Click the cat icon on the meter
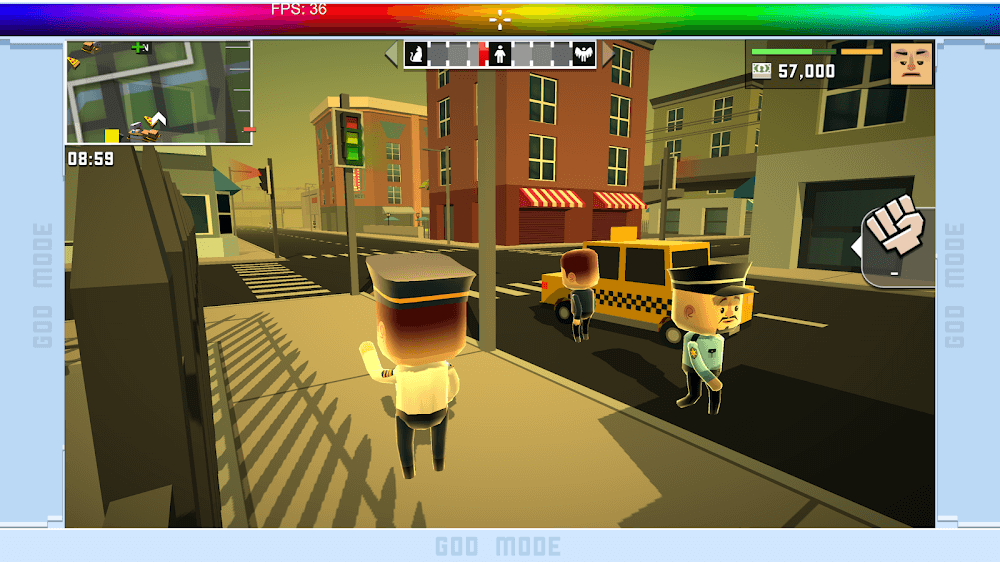 click(x=418, y=54)
